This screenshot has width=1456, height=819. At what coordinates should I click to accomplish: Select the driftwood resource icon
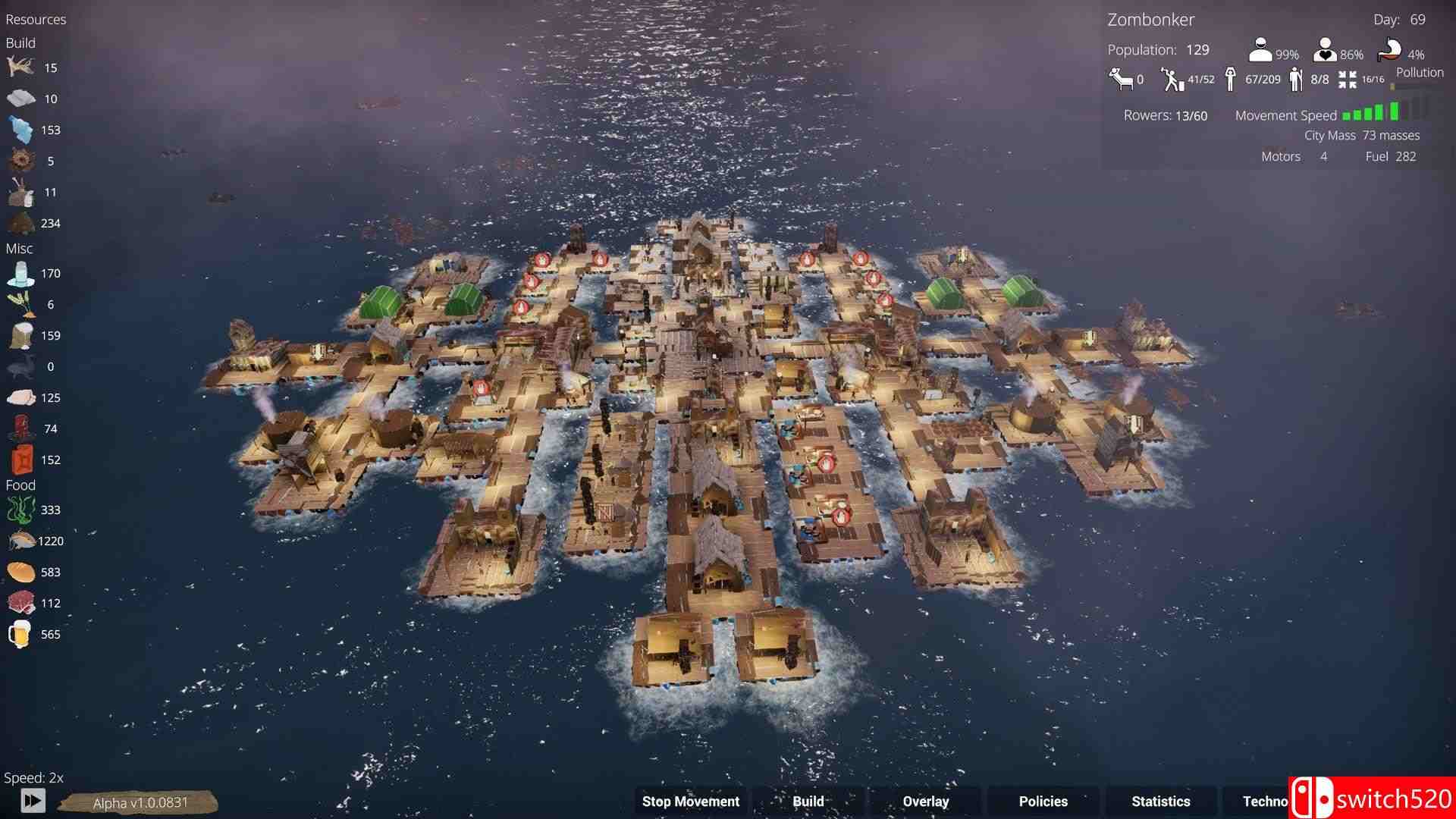pos(21,68)
